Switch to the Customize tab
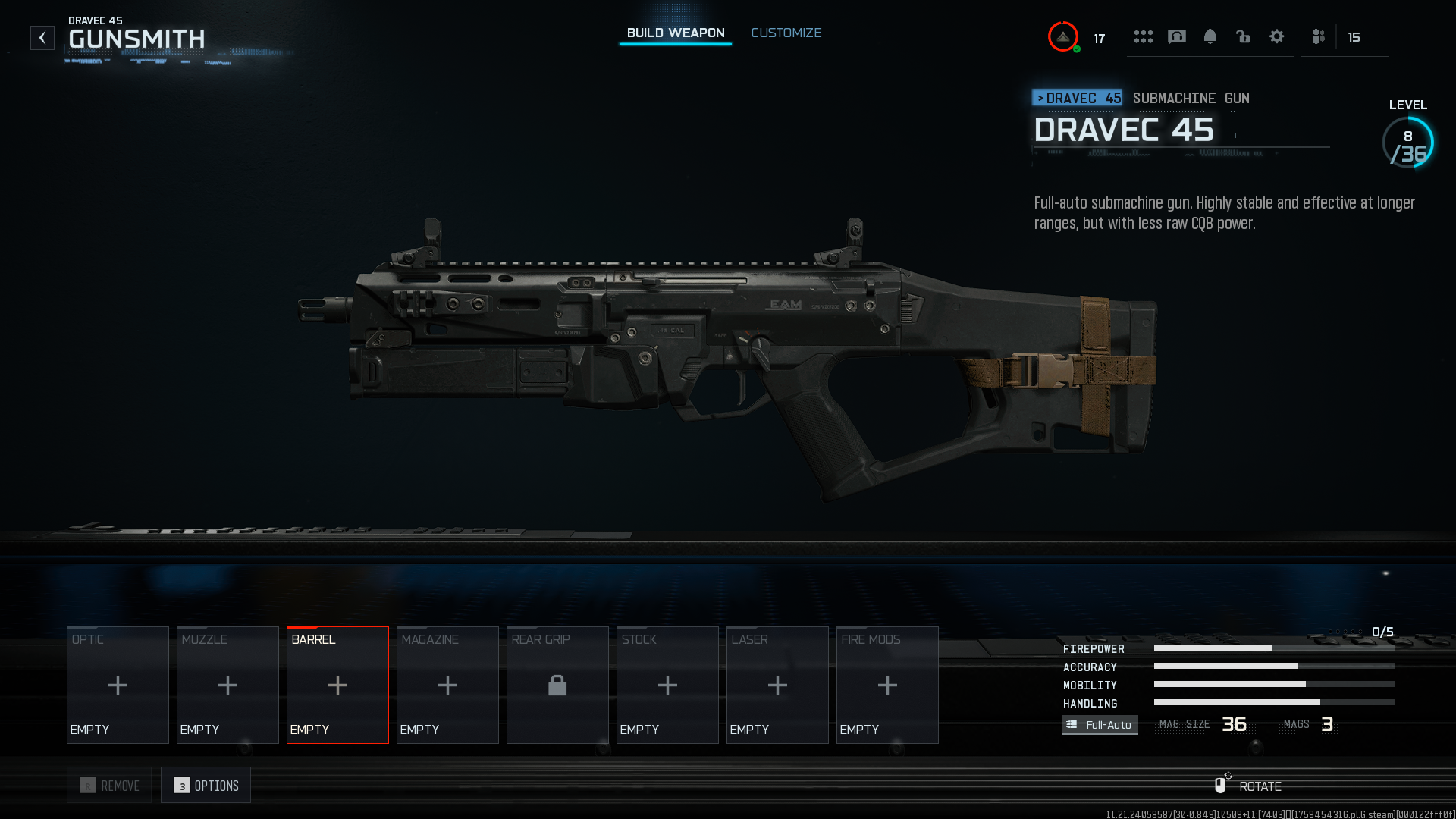 pos(786,33)
